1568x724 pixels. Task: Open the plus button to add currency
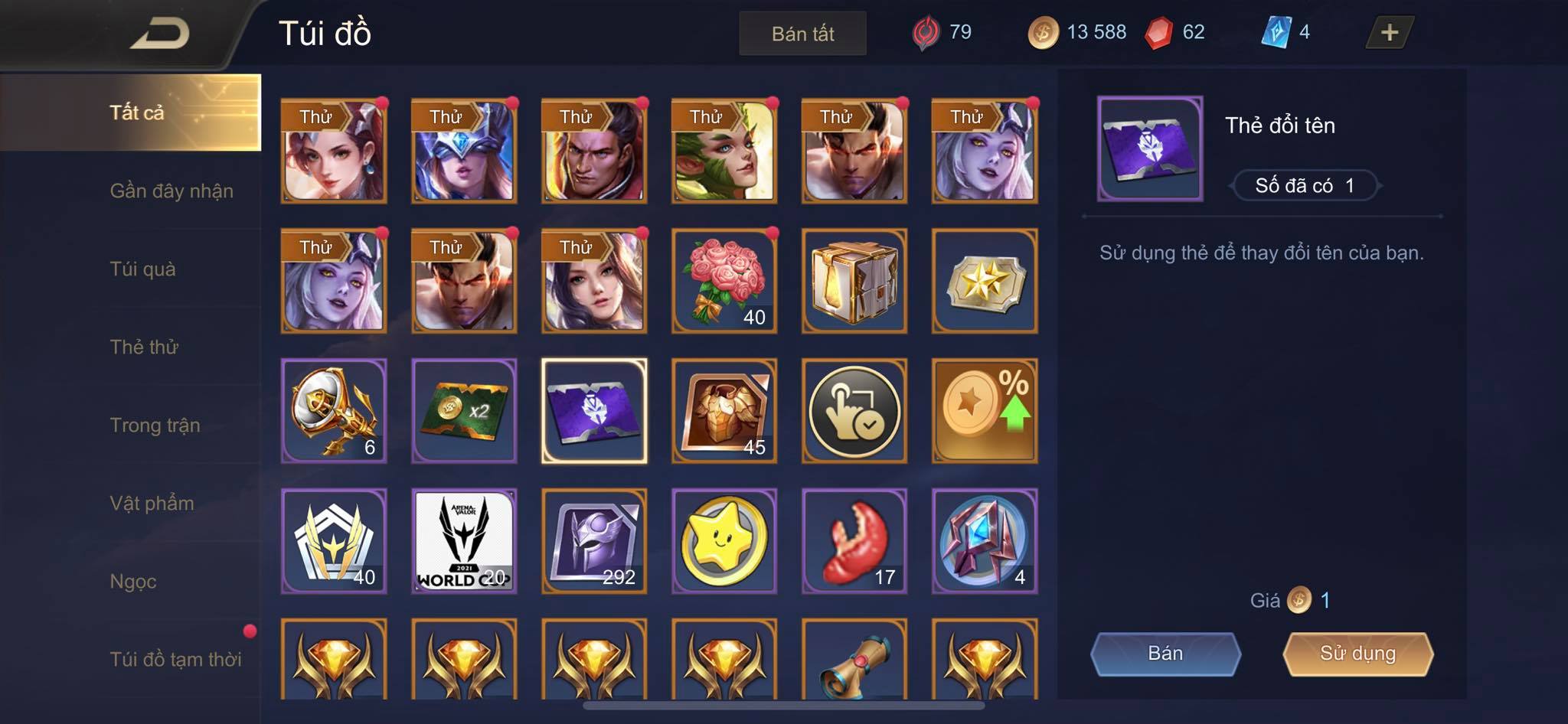1389,33
